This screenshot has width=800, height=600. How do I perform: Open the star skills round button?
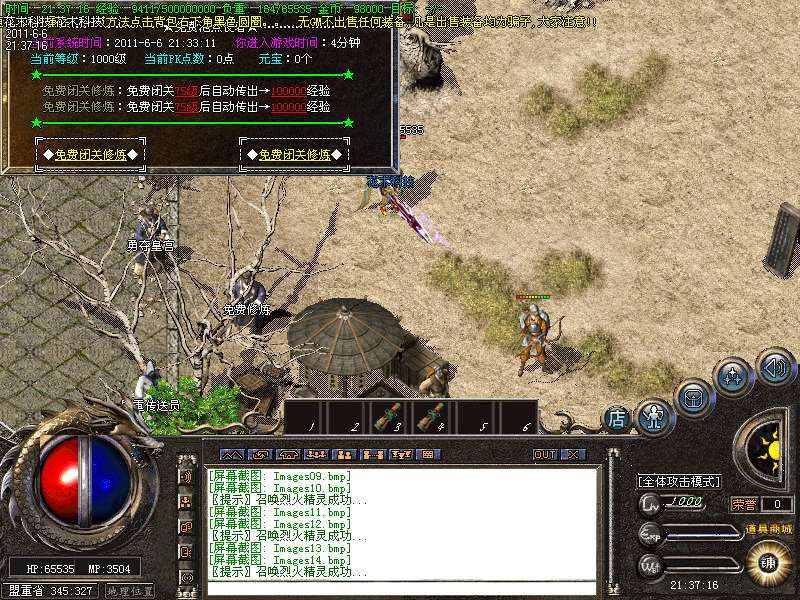pyautogui.click(x=732, y=377)
